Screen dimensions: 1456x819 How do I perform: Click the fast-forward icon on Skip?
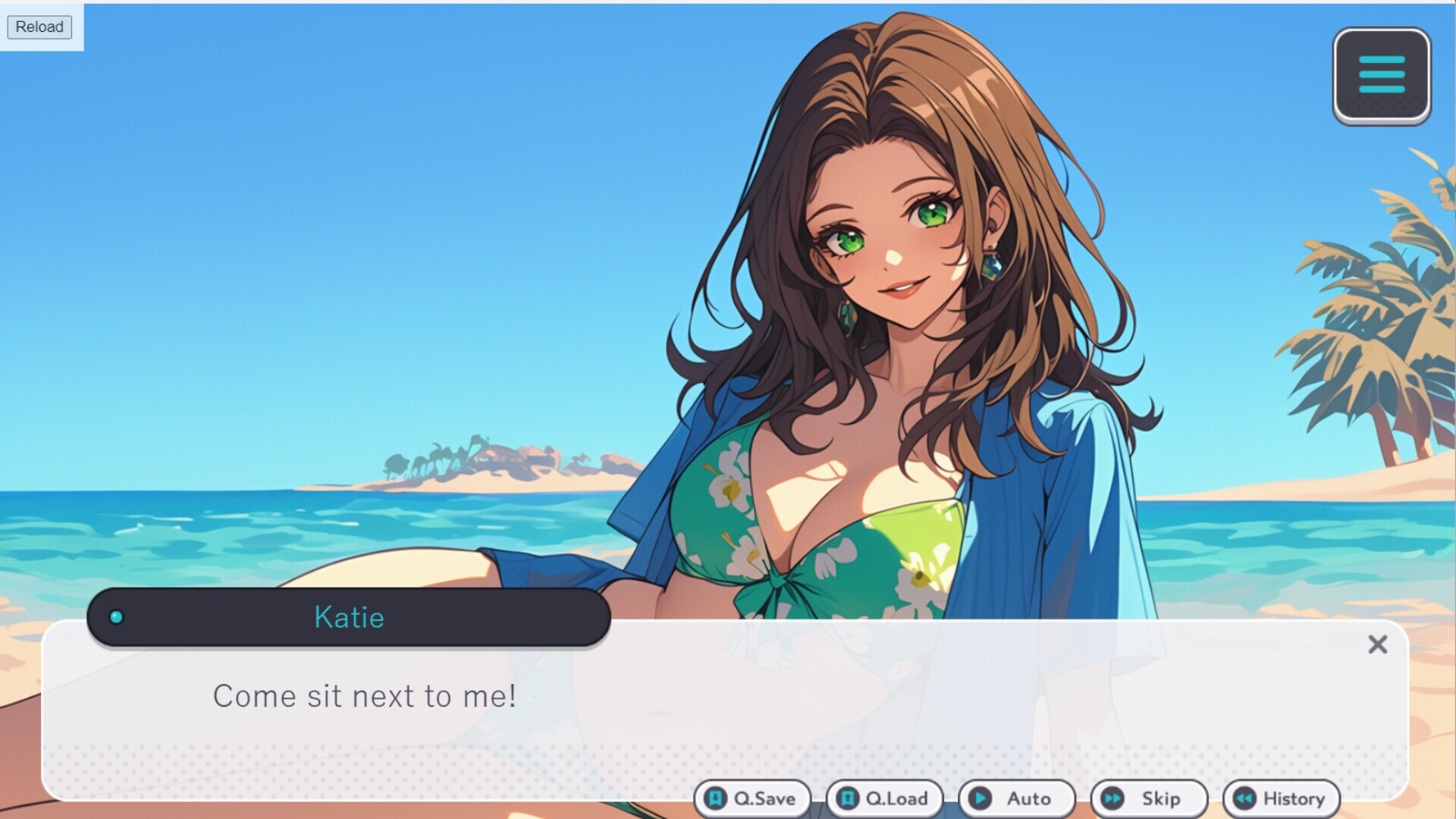pos(1112,799)
